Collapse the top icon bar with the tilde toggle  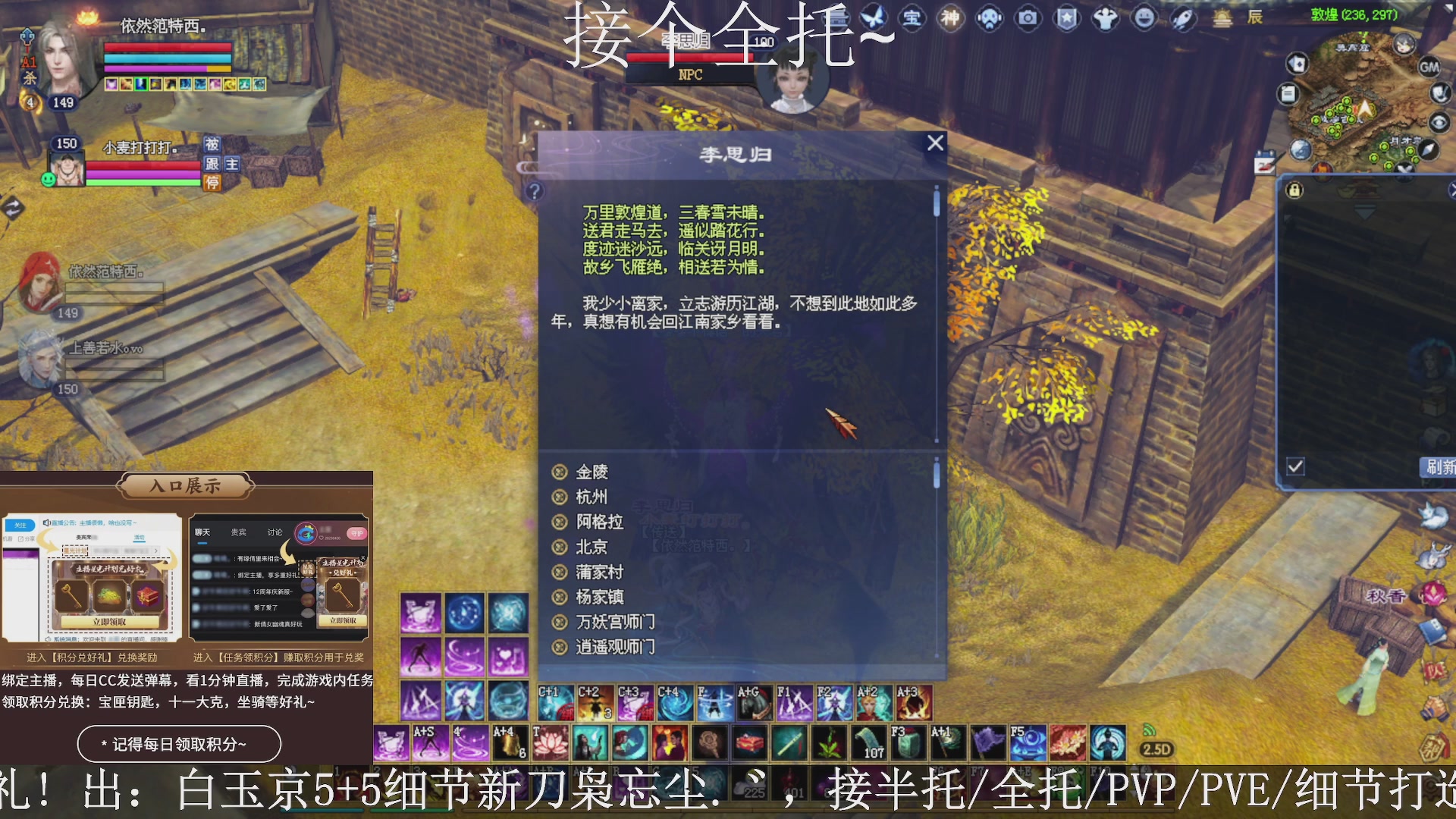pyautogui.click(x=877, y=36)
